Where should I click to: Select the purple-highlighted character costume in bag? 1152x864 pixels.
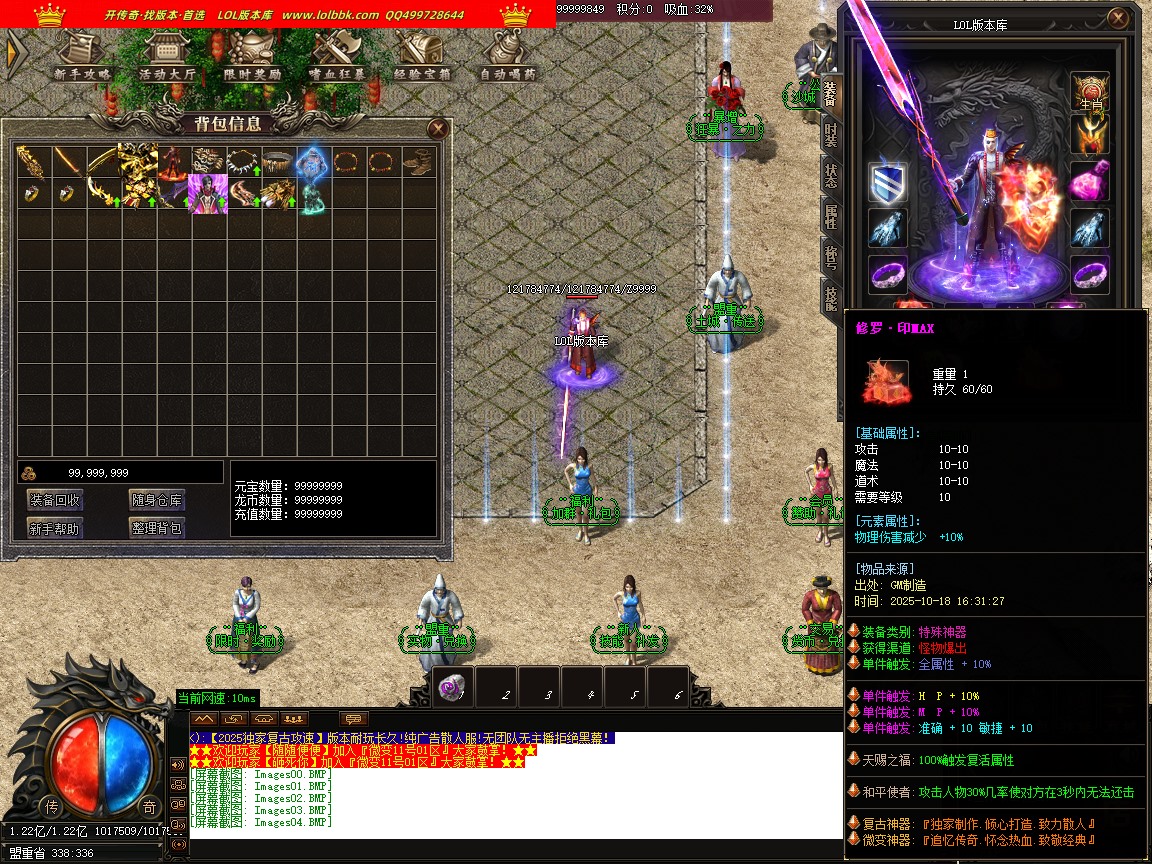tap(208, 193)
